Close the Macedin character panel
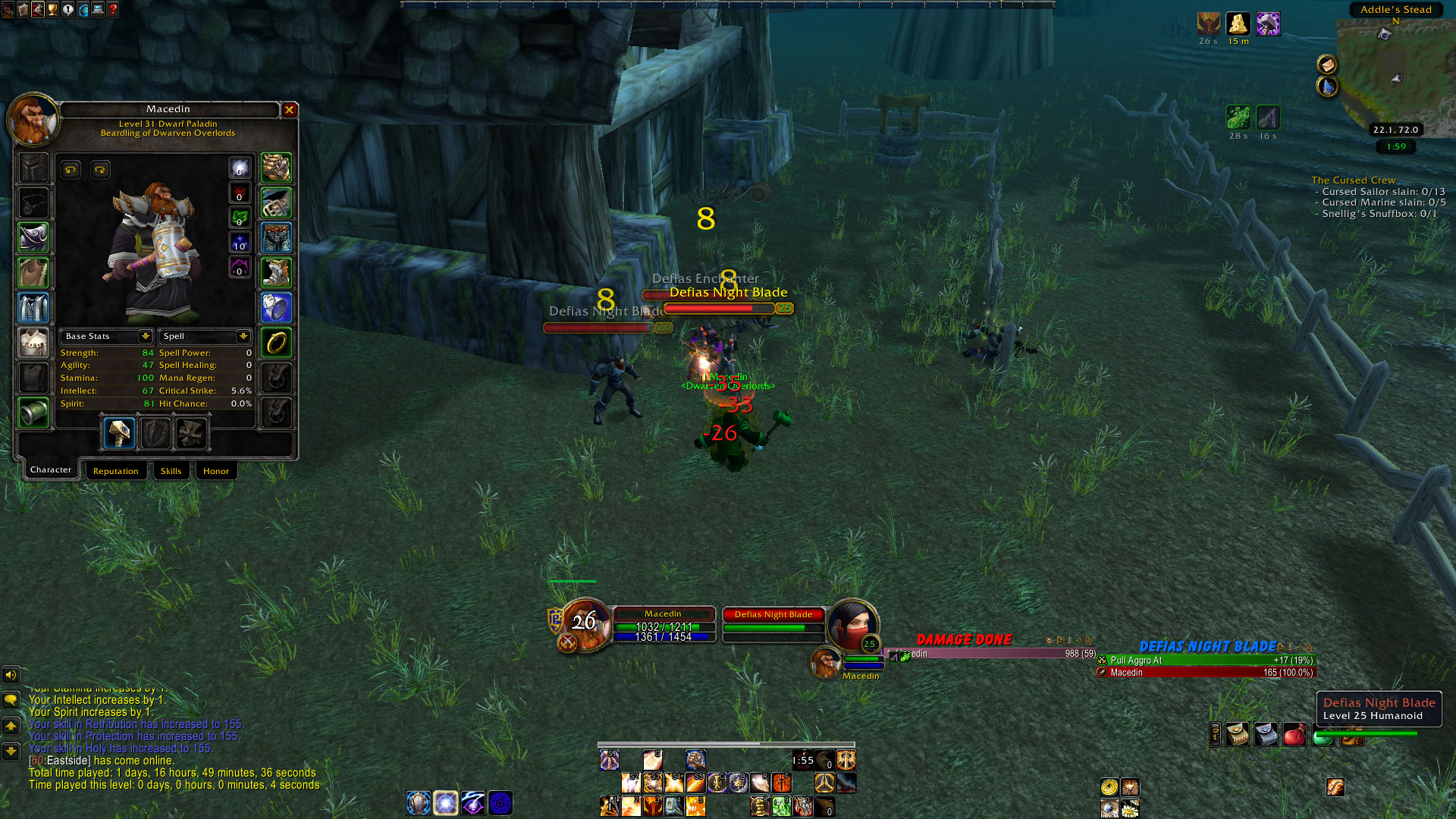 coord(289,110)
